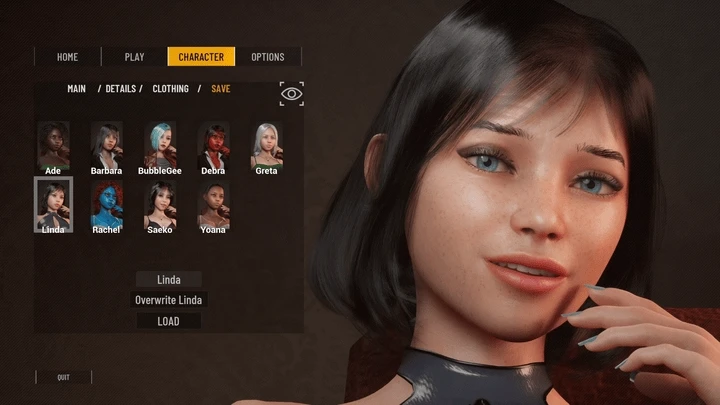
Task: Choose the Debra character thumbnail
Action: point(213,145)
